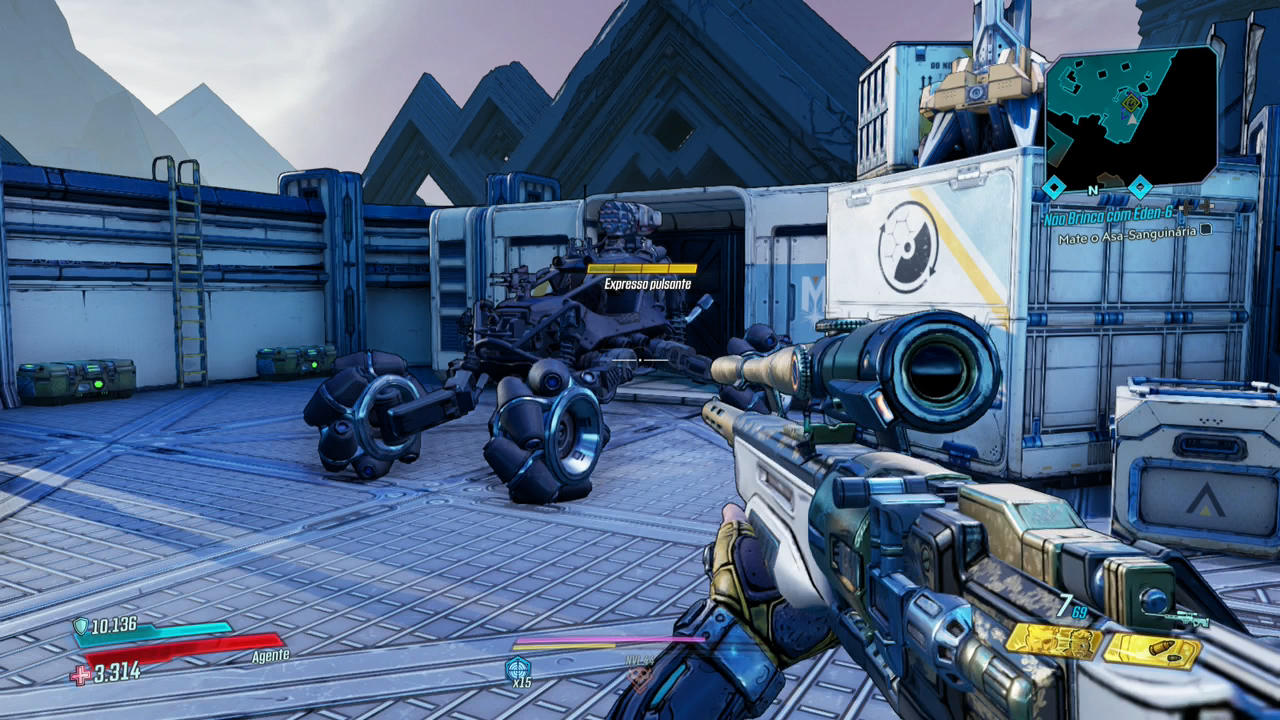Click the red health cross icon
This screenshot has width=1280, height=720.
[x=80, y=675]
